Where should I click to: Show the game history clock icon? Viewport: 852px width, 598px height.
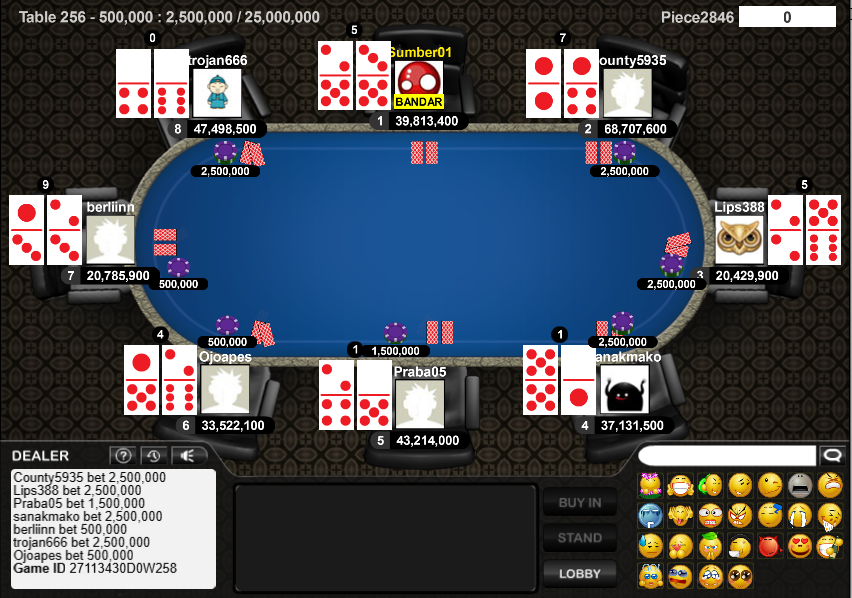[153, 456]
